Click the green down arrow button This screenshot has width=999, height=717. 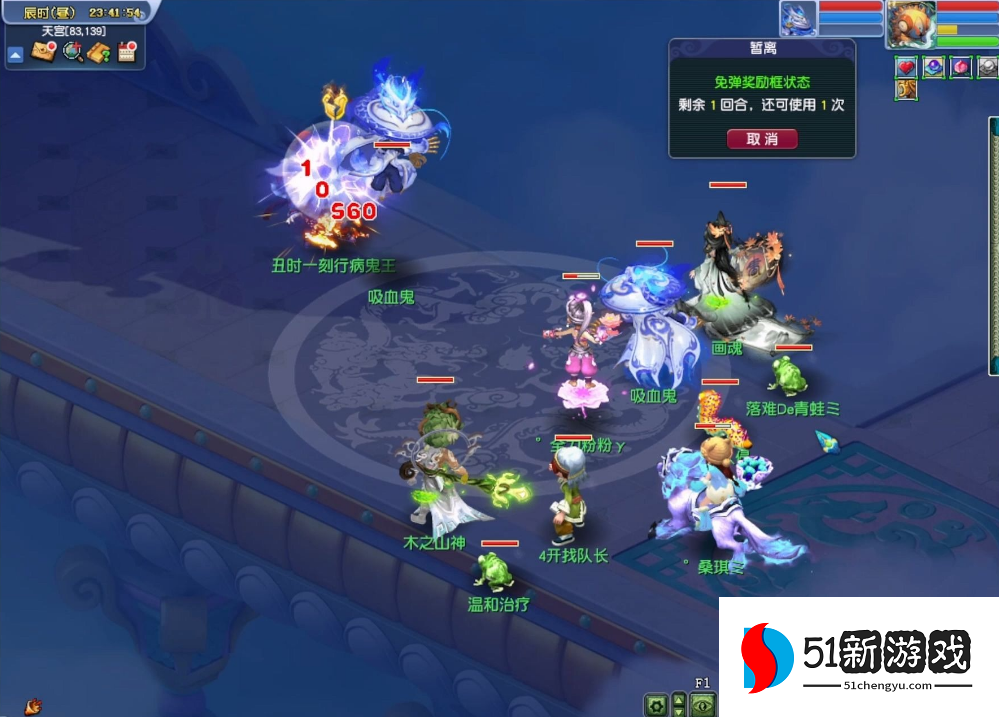pos(679,710)
